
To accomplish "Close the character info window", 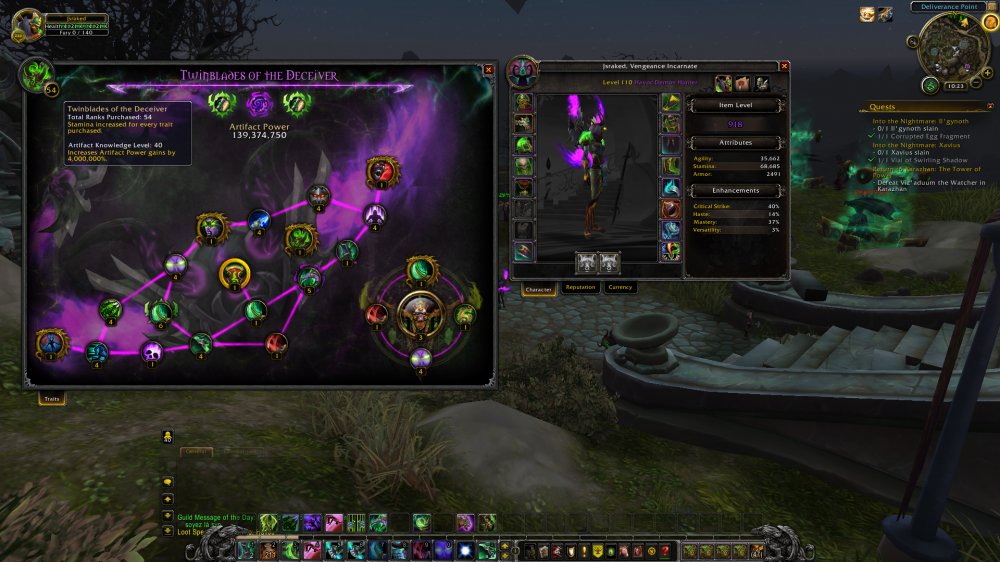I will pyautogui.click(x=784, y=66).
